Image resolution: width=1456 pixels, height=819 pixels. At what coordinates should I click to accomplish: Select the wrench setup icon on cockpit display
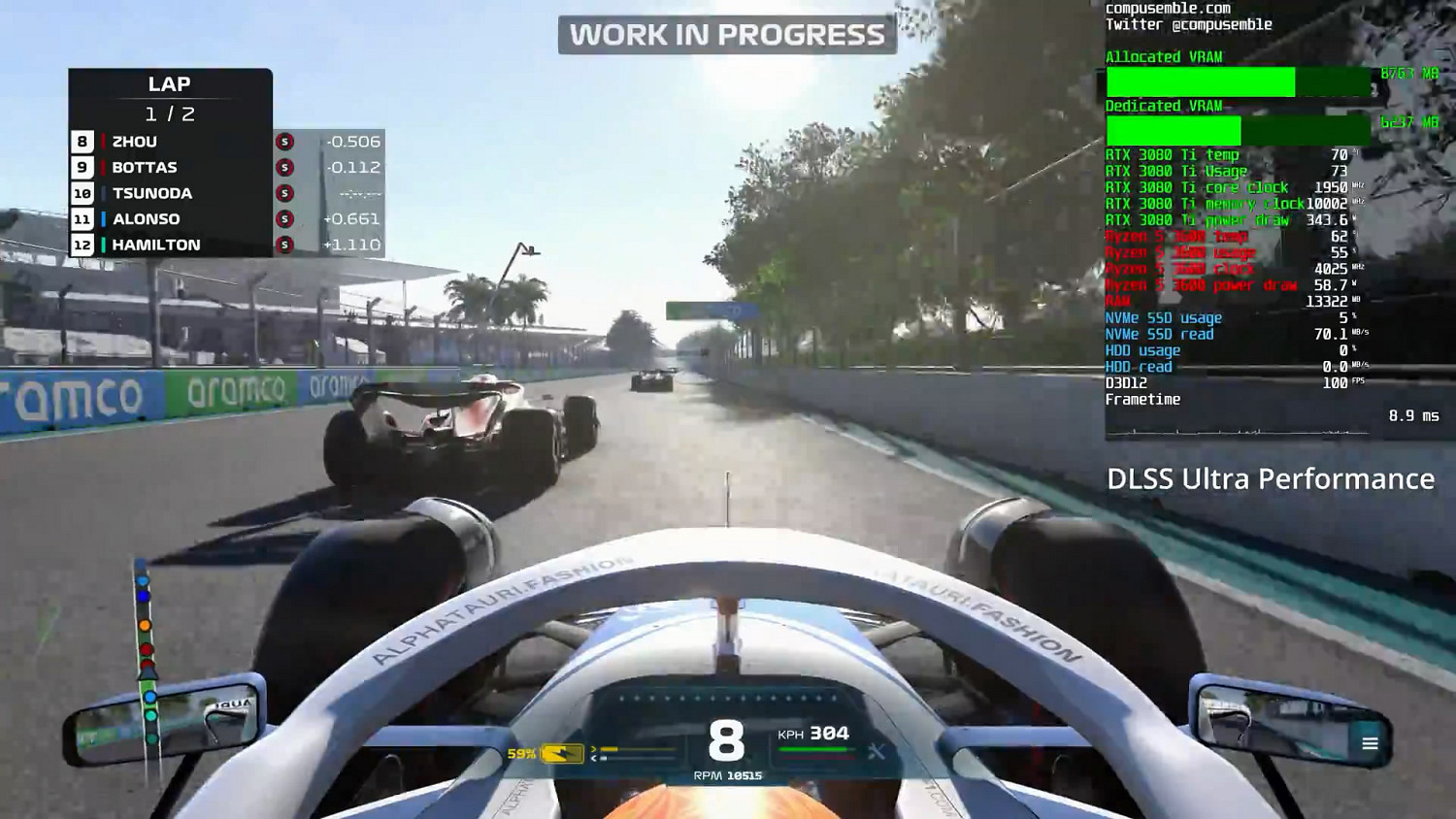click(877, 752)
